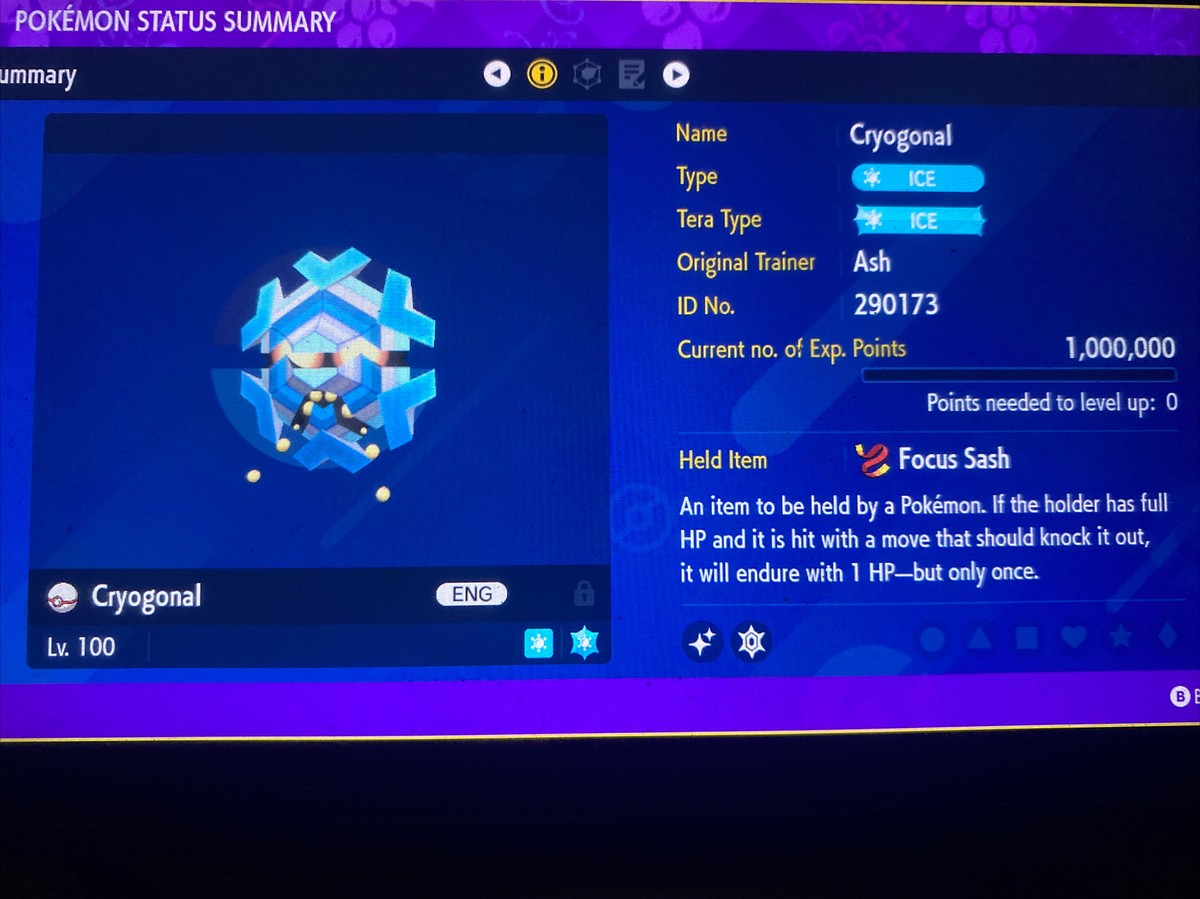Toggle the triangle marking

click(x=980, y=638)
